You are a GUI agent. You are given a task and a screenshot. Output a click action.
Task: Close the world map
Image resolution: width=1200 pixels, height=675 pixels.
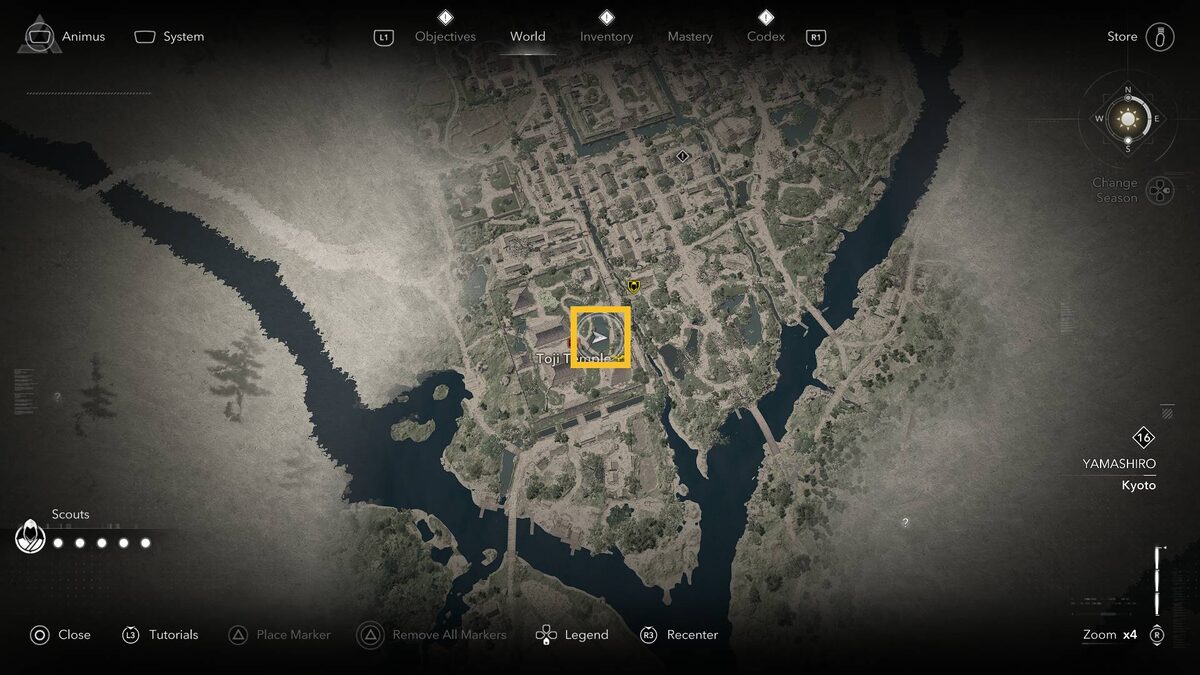(x=60, y=635)
